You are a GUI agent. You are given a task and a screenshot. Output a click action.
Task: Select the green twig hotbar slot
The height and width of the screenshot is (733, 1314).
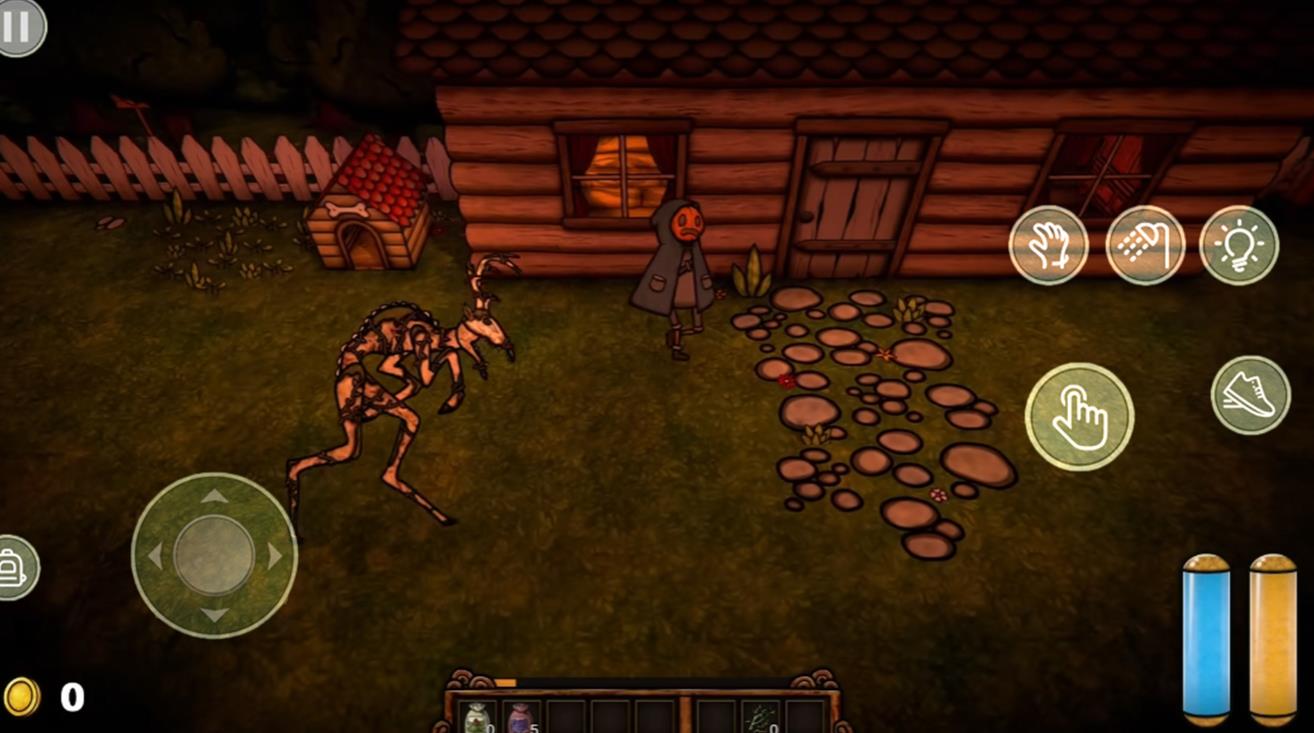point(759,716)
